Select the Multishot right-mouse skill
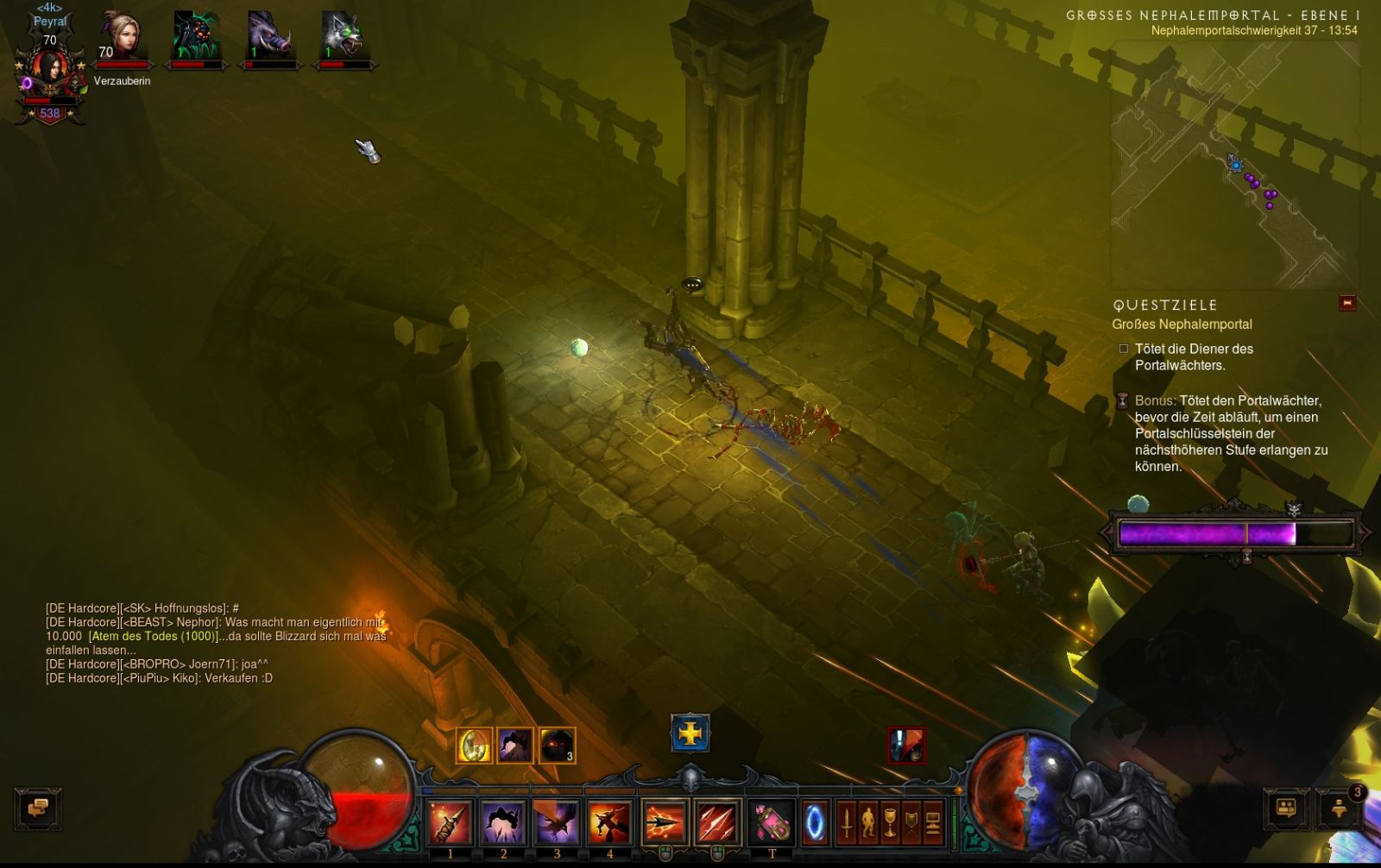The height and width of the screenshot is (868, 1381). pos(717,822)
